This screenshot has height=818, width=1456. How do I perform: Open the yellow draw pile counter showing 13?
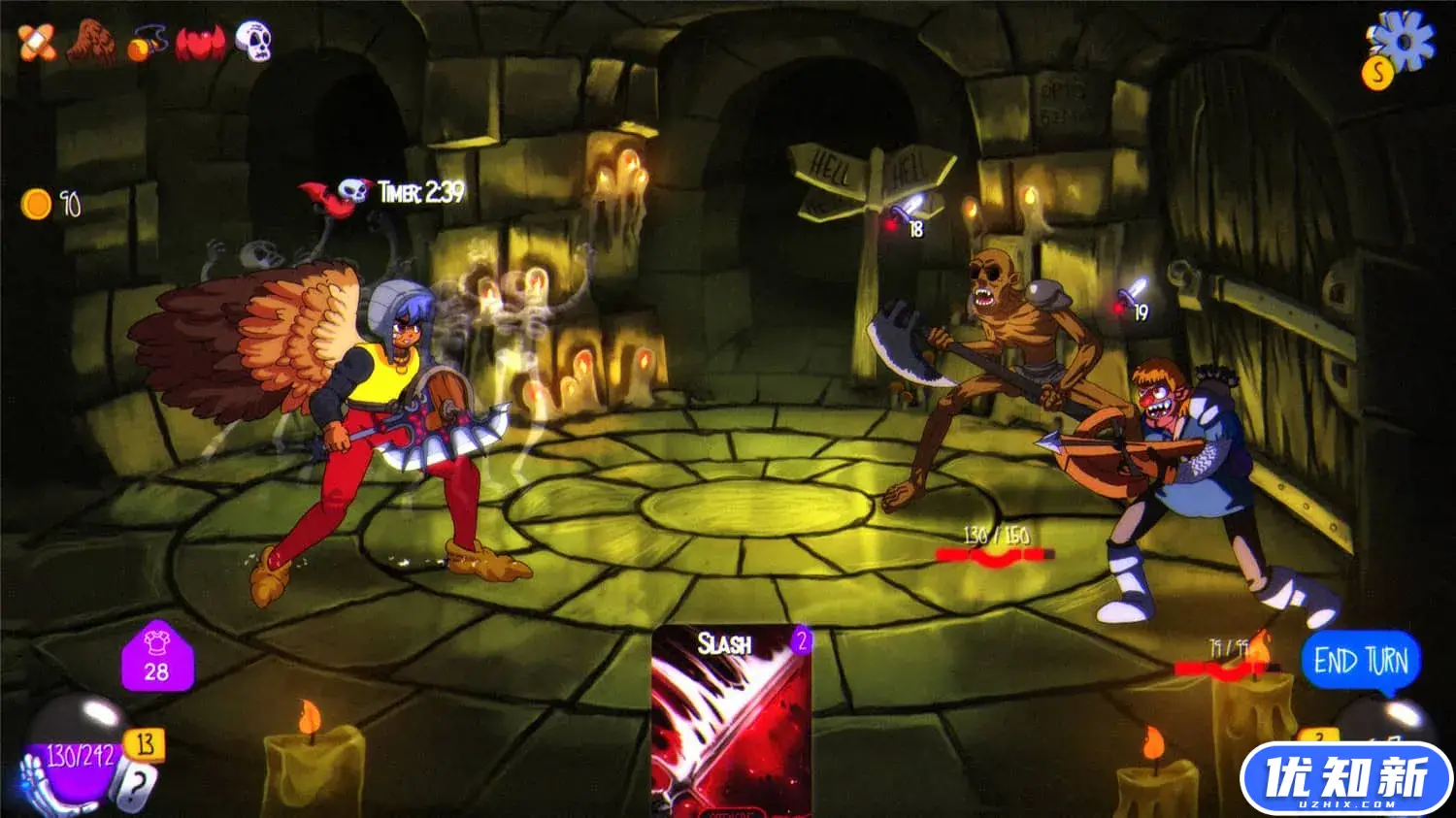click(145, 744)
